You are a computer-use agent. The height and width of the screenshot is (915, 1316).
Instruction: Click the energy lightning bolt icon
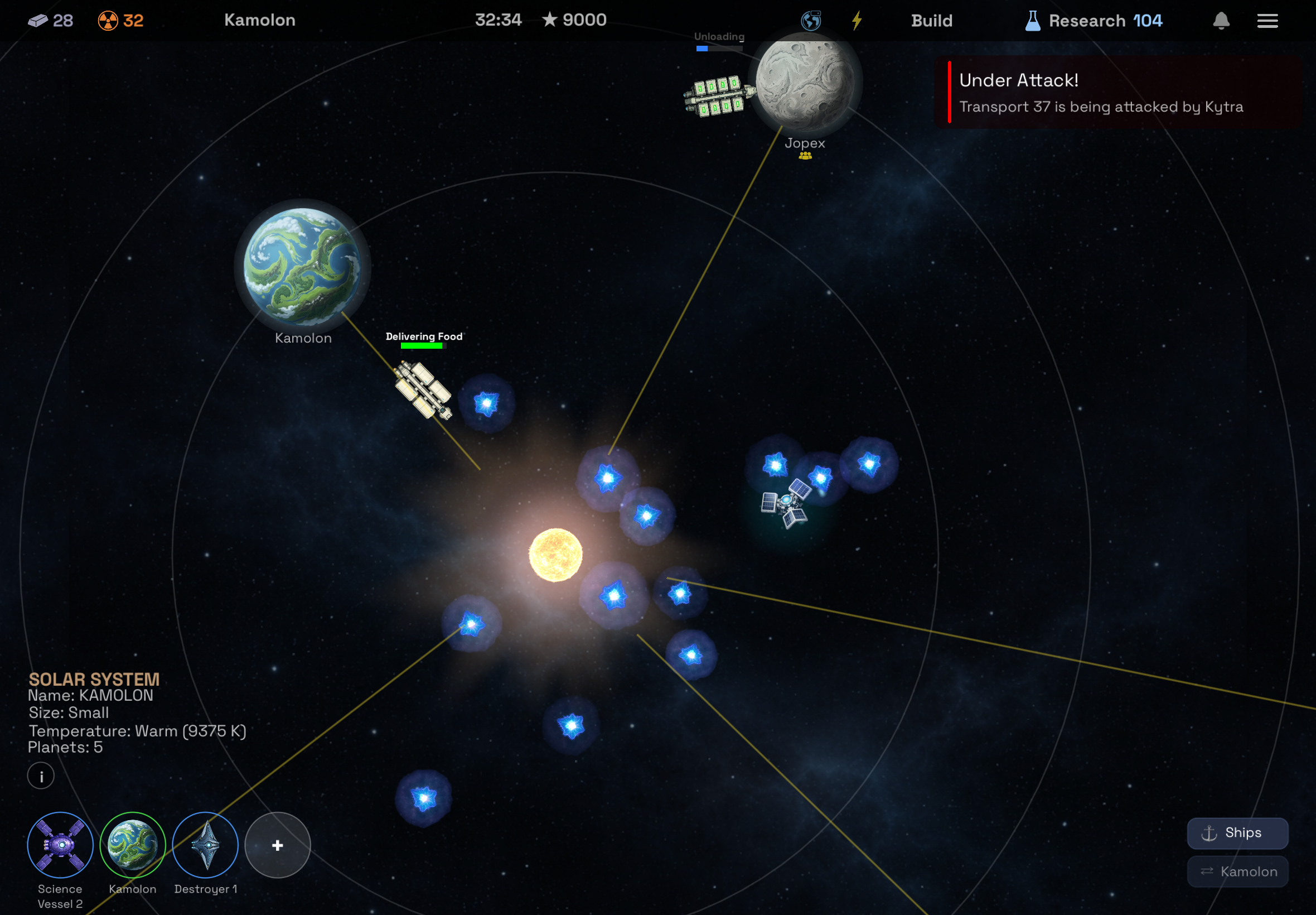coord(857,20)
